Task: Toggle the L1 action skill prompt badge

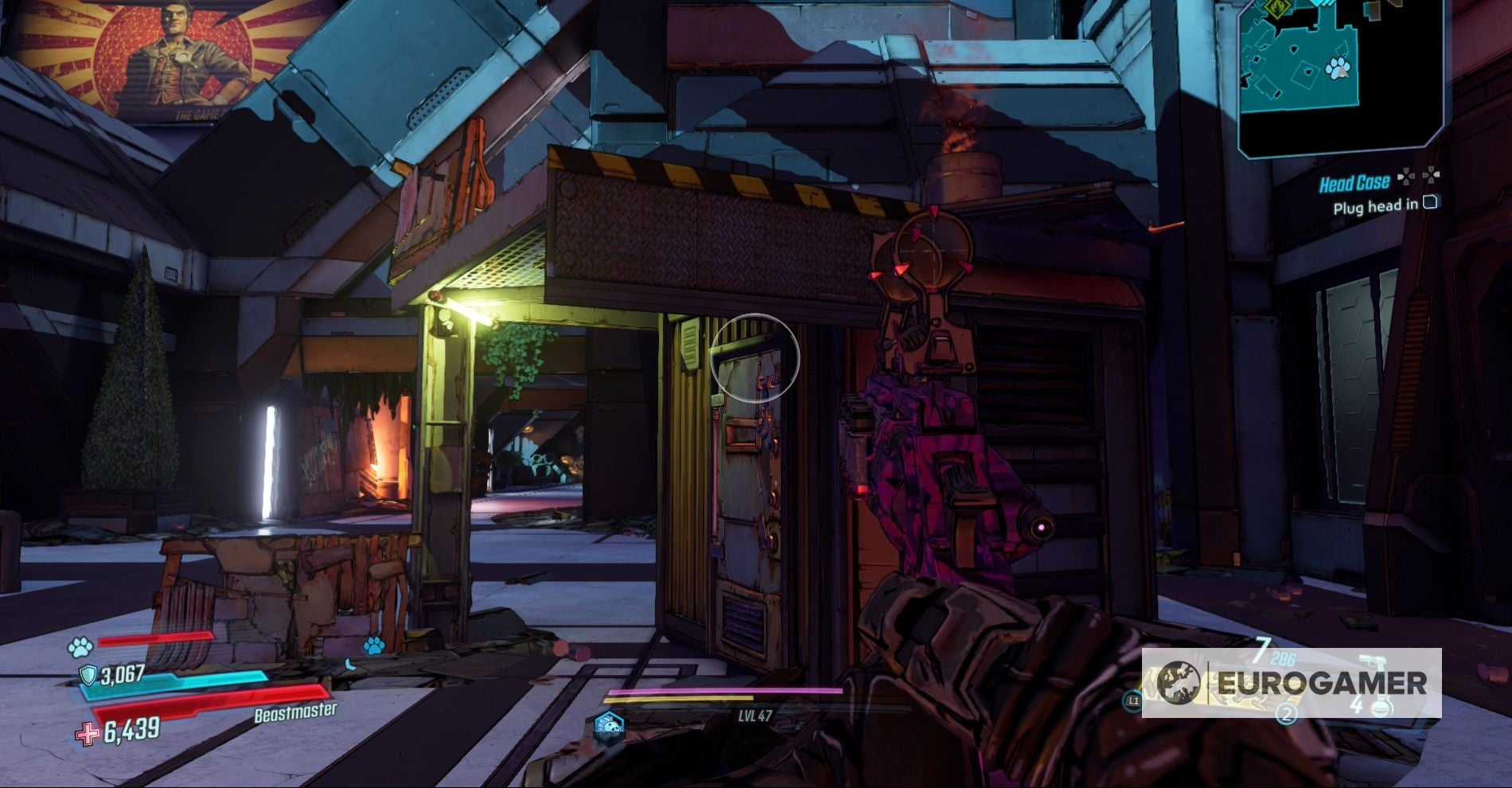Action: point(1133,701)
